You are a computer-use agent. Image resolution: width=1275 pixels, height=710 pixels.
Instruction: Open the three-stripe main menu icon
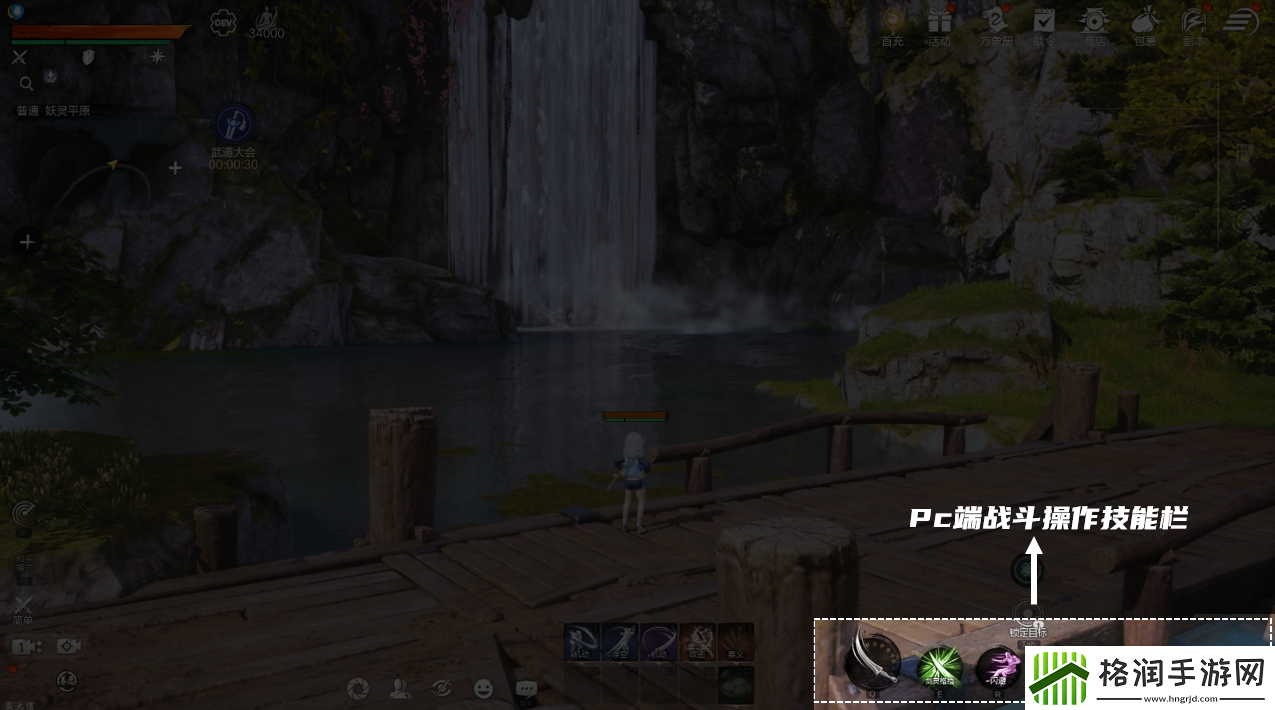coord(1241,21)
